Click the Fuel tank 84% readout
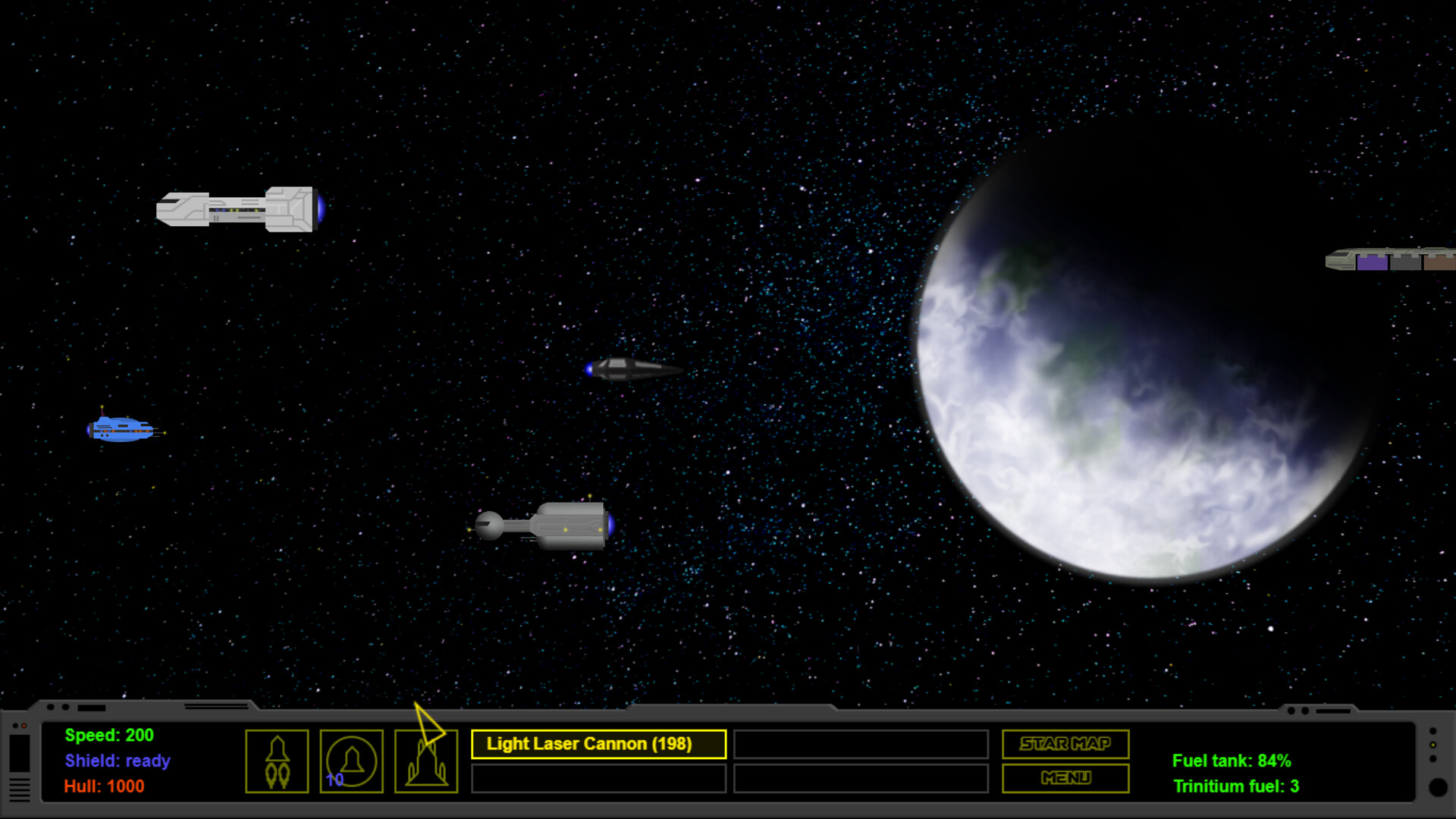Viewport: 1456px width, 819px height. (x=1231, y=761)
